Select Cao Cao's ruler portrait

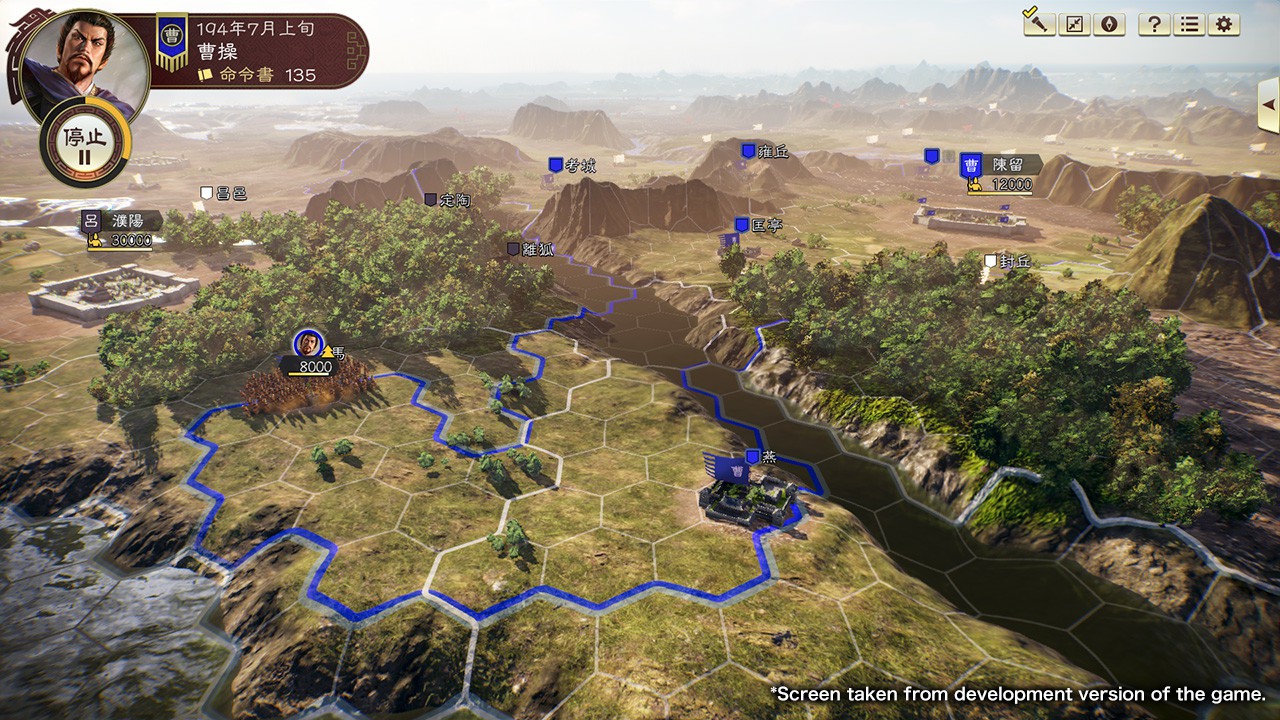tap(84, 62)
